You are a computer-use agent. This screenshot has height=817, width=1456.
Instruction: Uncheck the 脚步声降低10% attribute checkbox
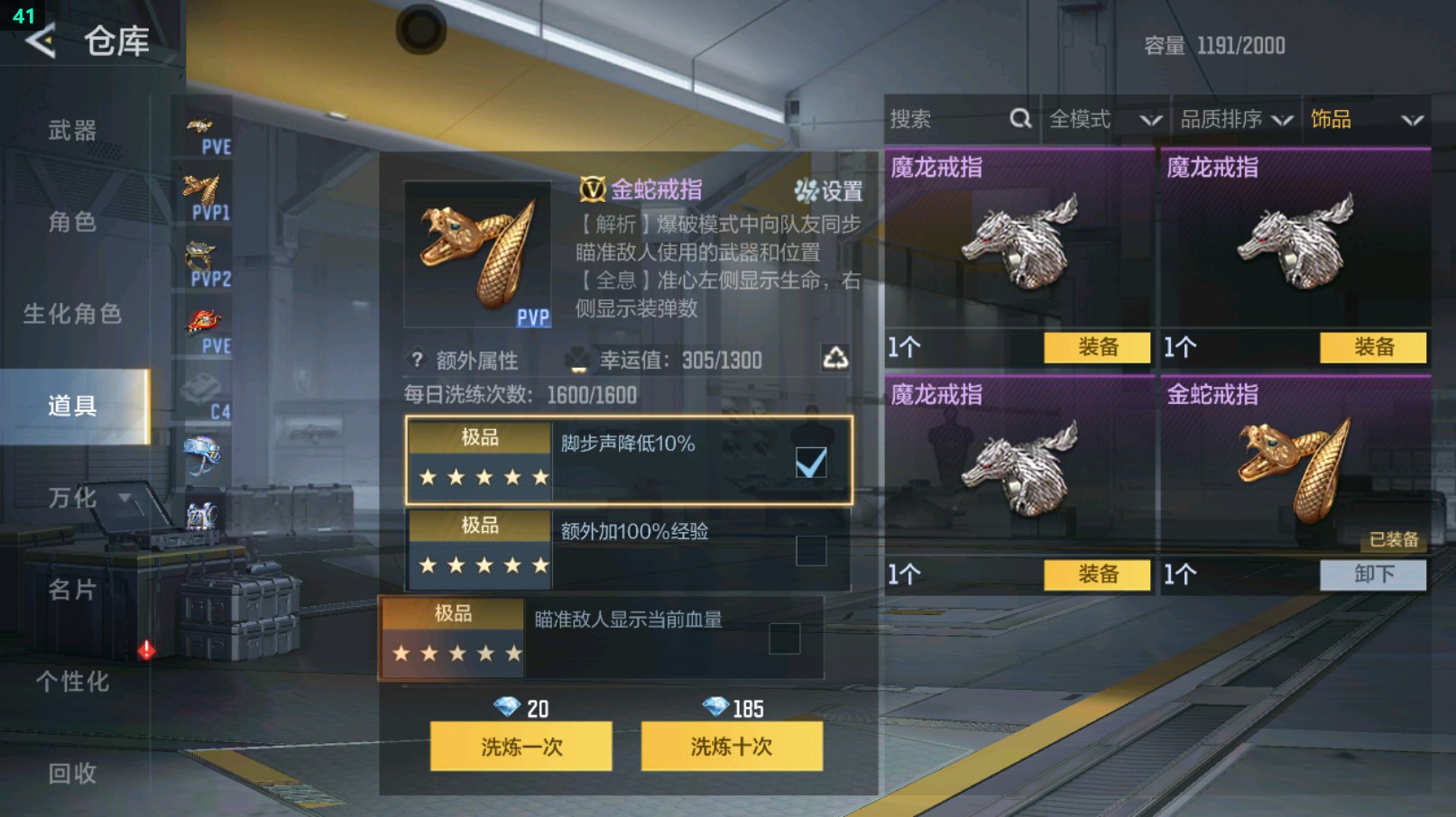click(x=810, y=463)
